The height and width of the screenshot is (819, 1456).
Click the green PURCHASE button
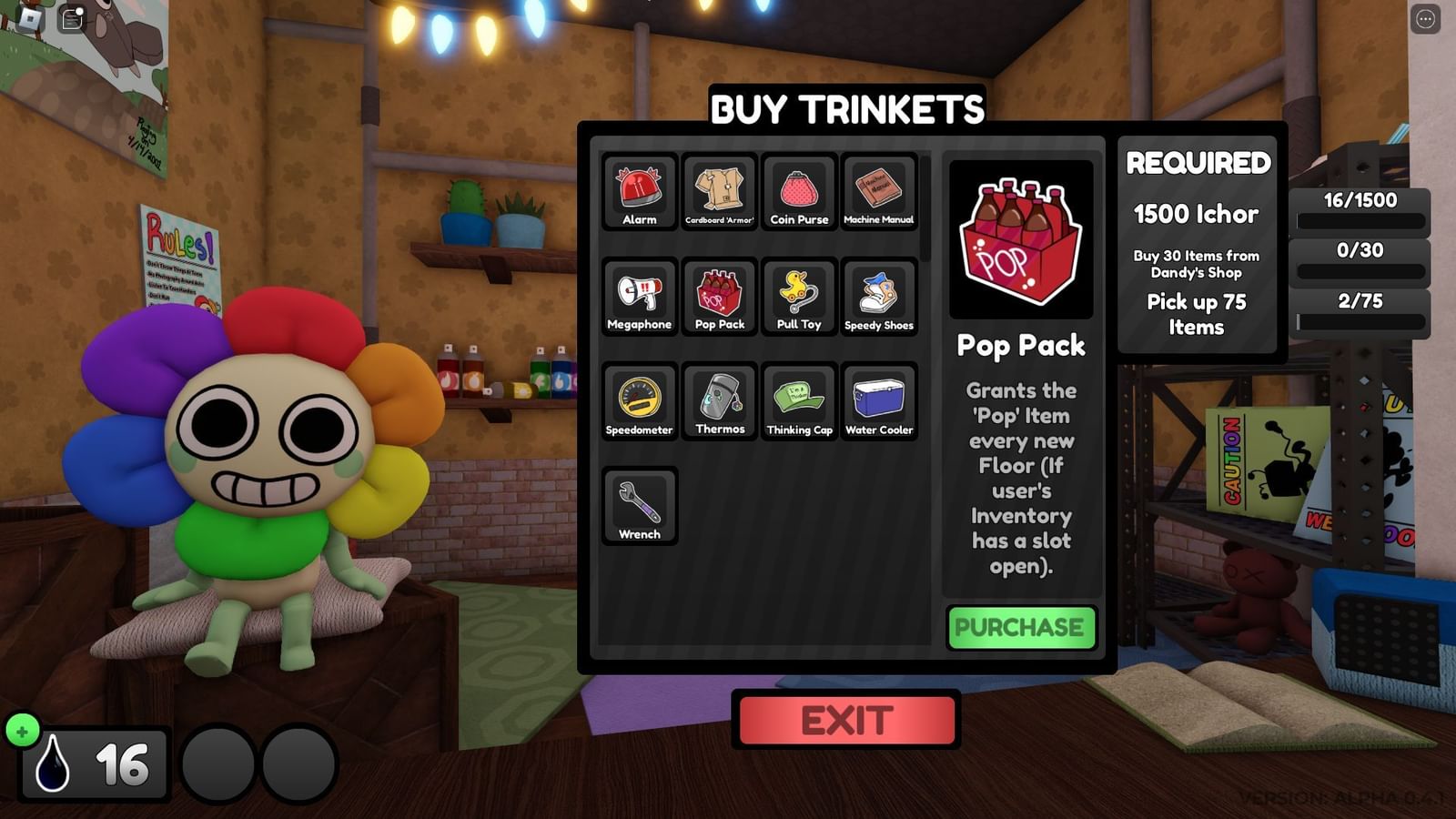1021,627
